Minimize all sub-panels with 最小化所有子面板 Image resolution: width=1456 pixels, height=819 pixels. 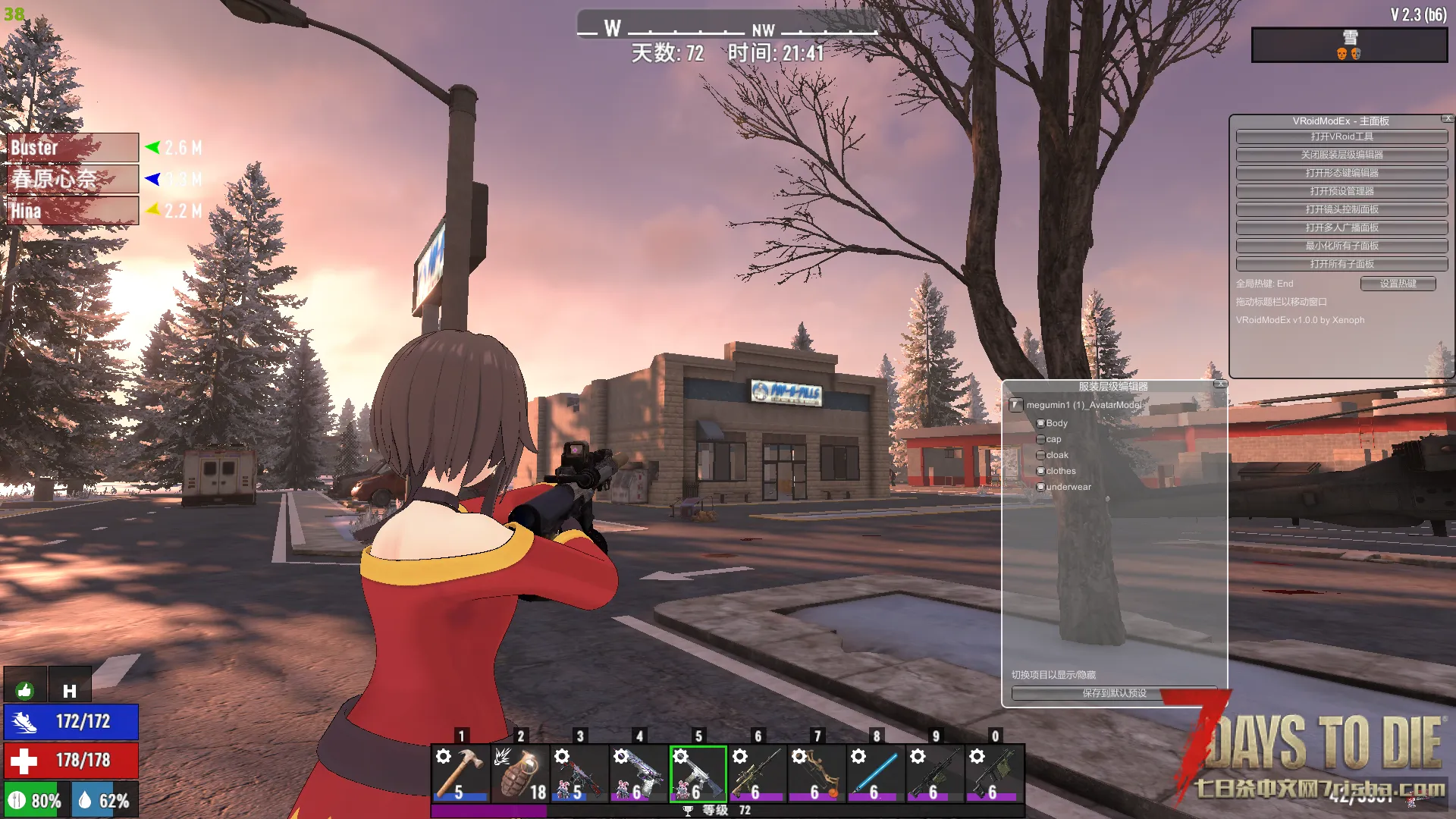click(1341, 246)
